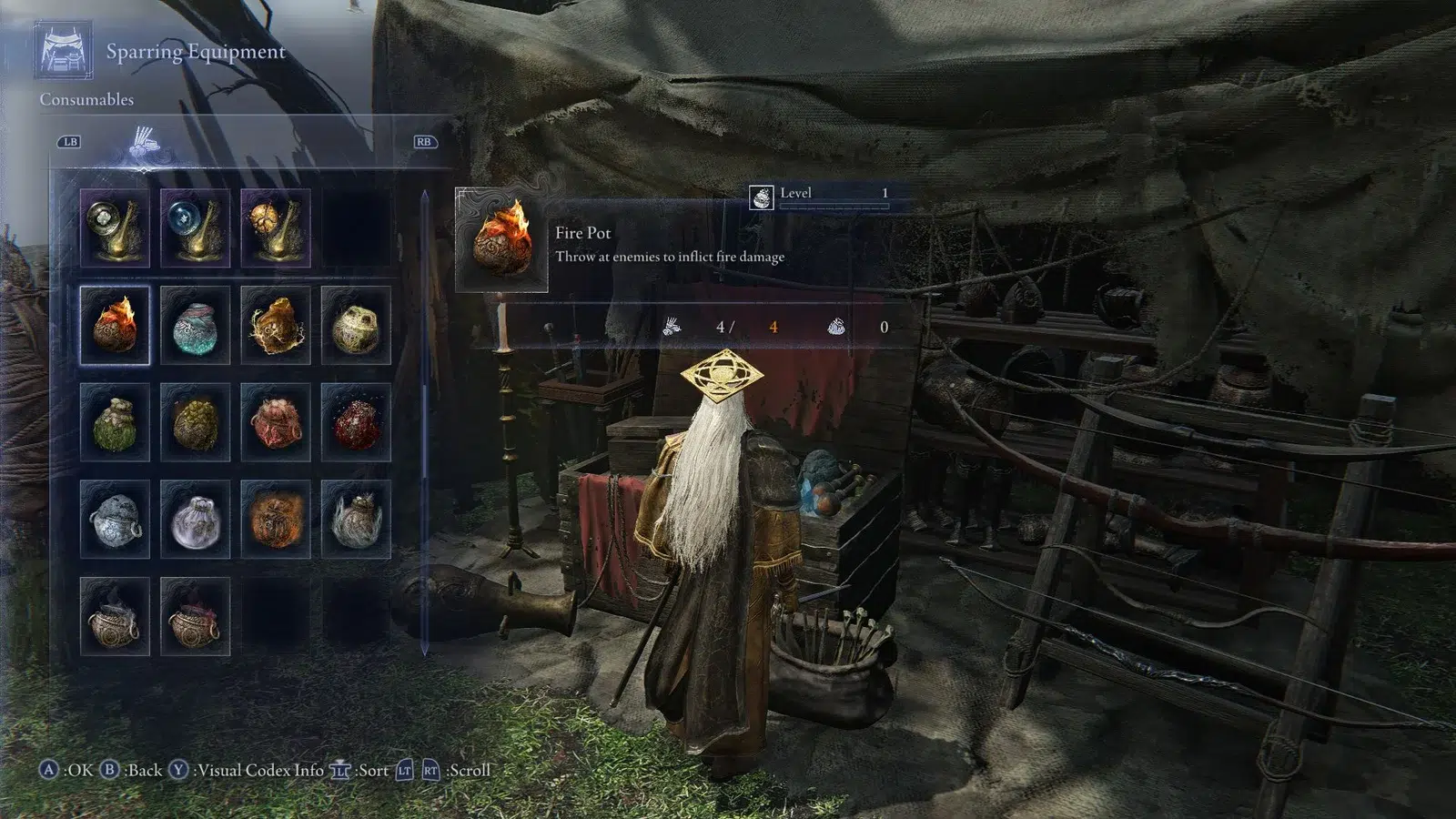
Task: Pick the pot wrapped in white wisps
Action: tap(356, 519)
